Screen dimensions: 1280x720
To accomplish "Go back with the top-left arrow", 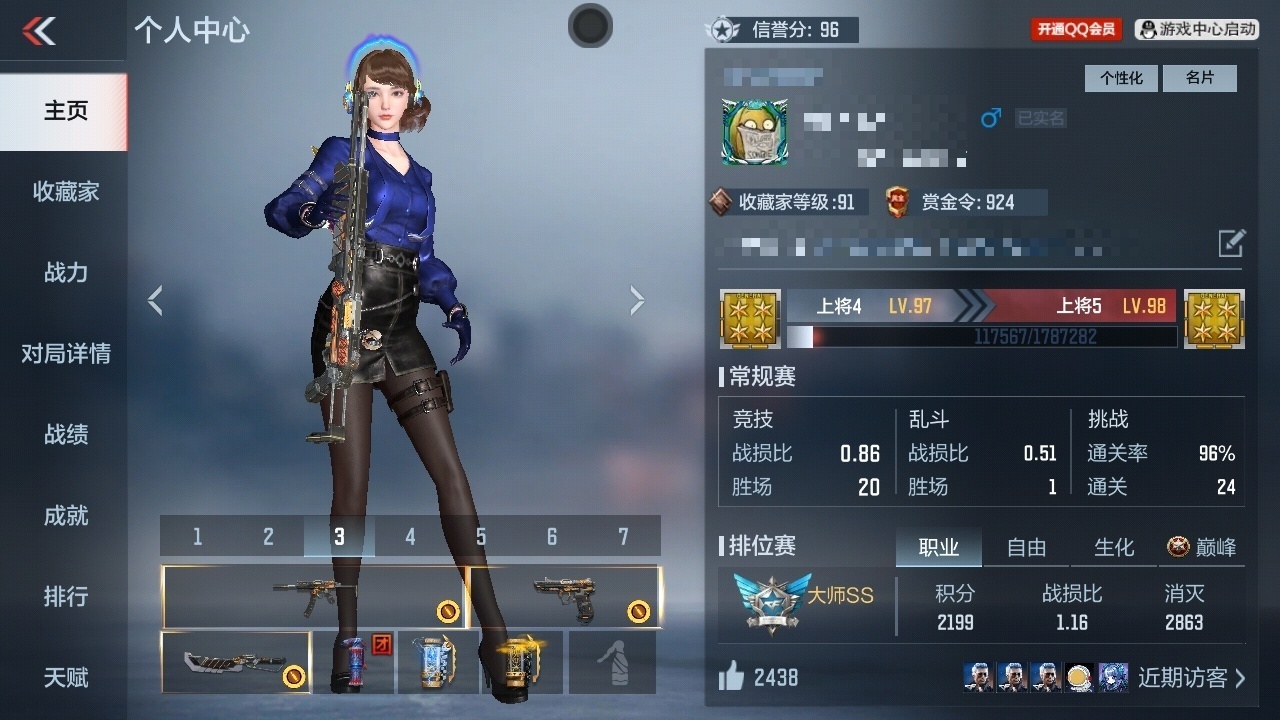I will point(40,31).
